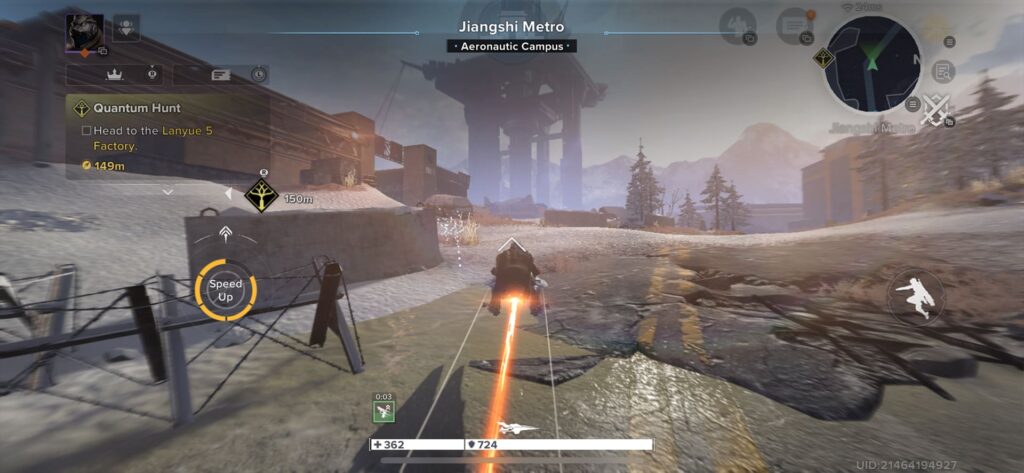This screenshot has height=473, width=1024.
Task: Expand the quest panel's down arrow
Action: (x=167, y=190)
